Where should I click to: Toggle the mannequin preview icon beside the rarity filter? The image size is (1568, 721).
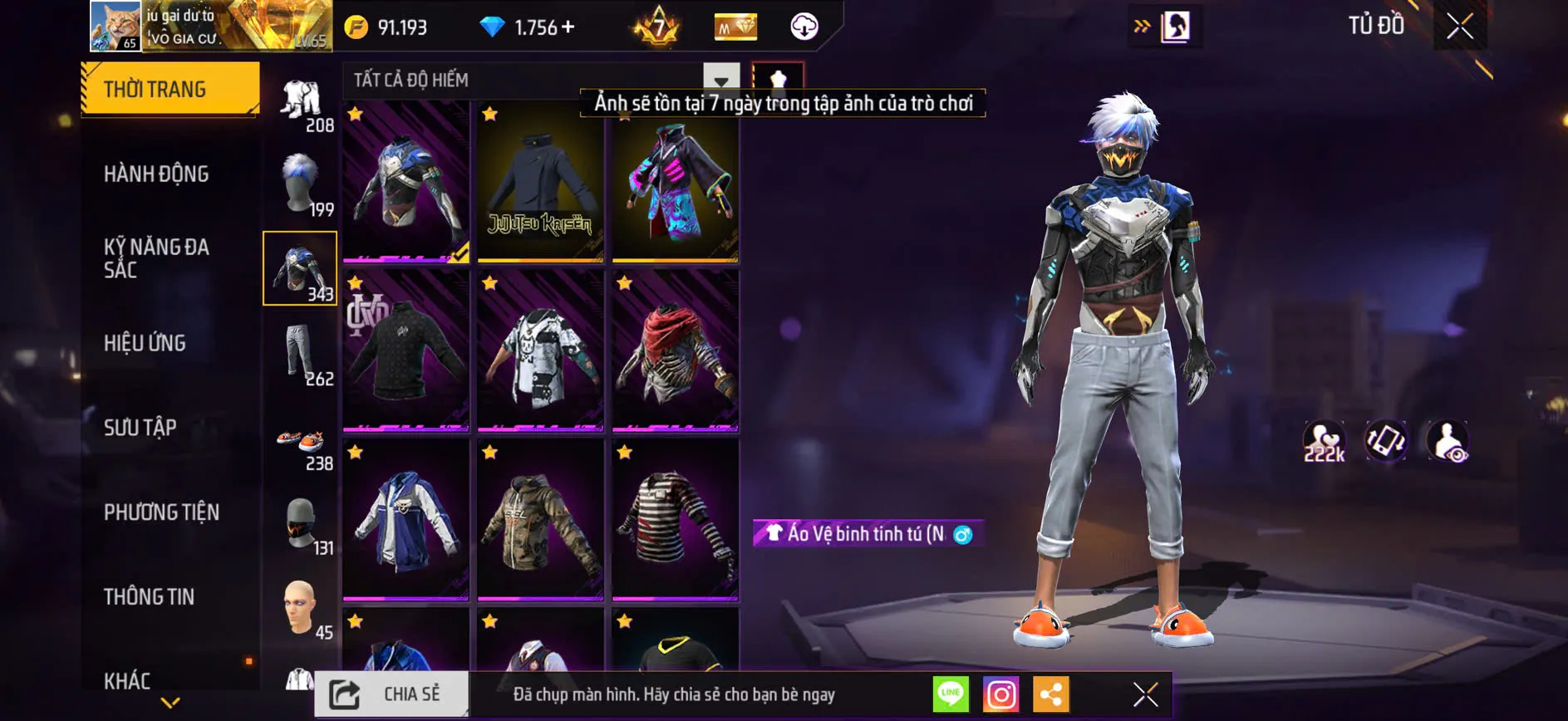tap(779, 81)
